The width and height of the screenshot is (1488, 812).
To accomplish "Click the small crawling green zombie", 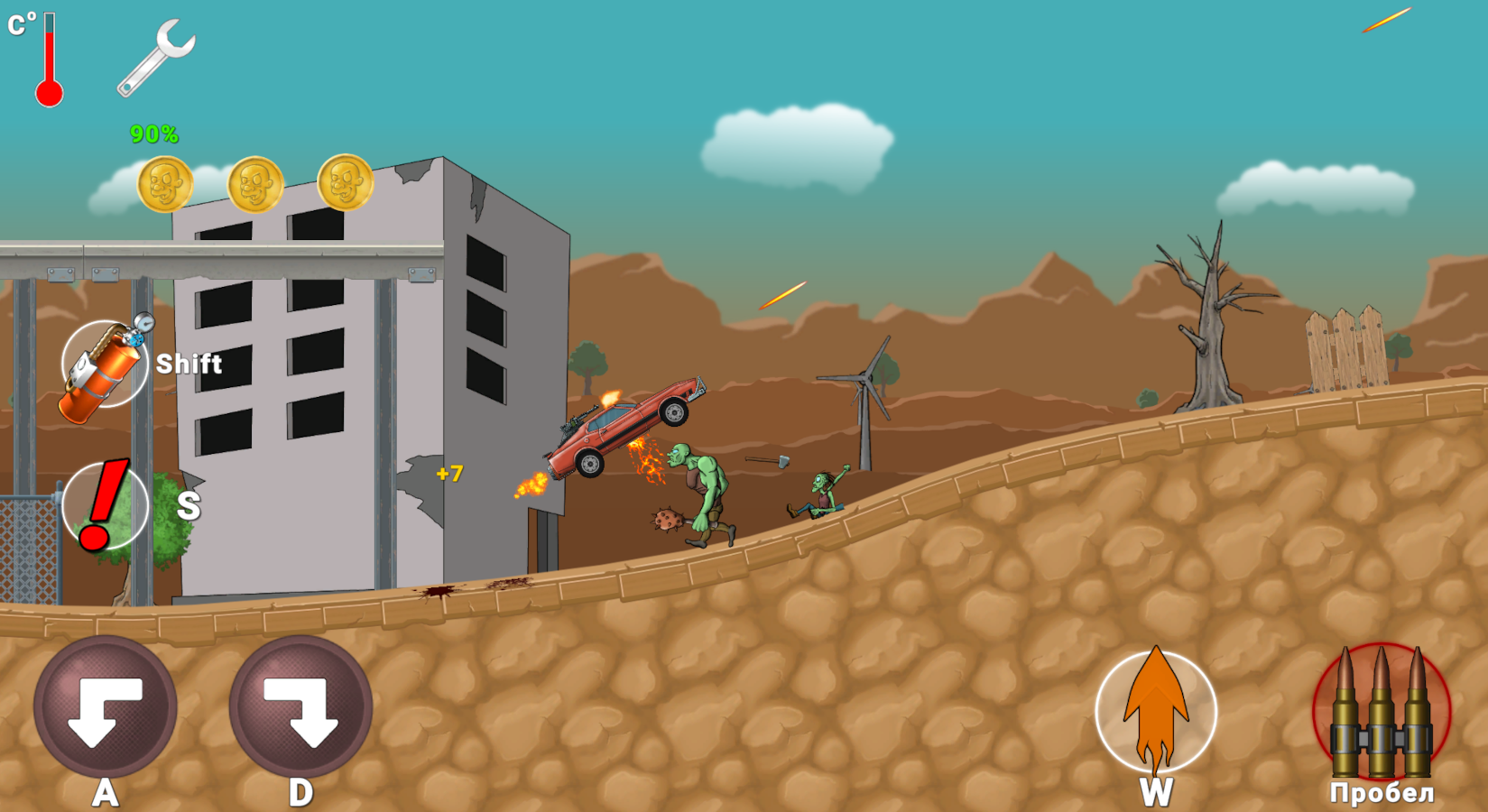I will tap(821, 496).
